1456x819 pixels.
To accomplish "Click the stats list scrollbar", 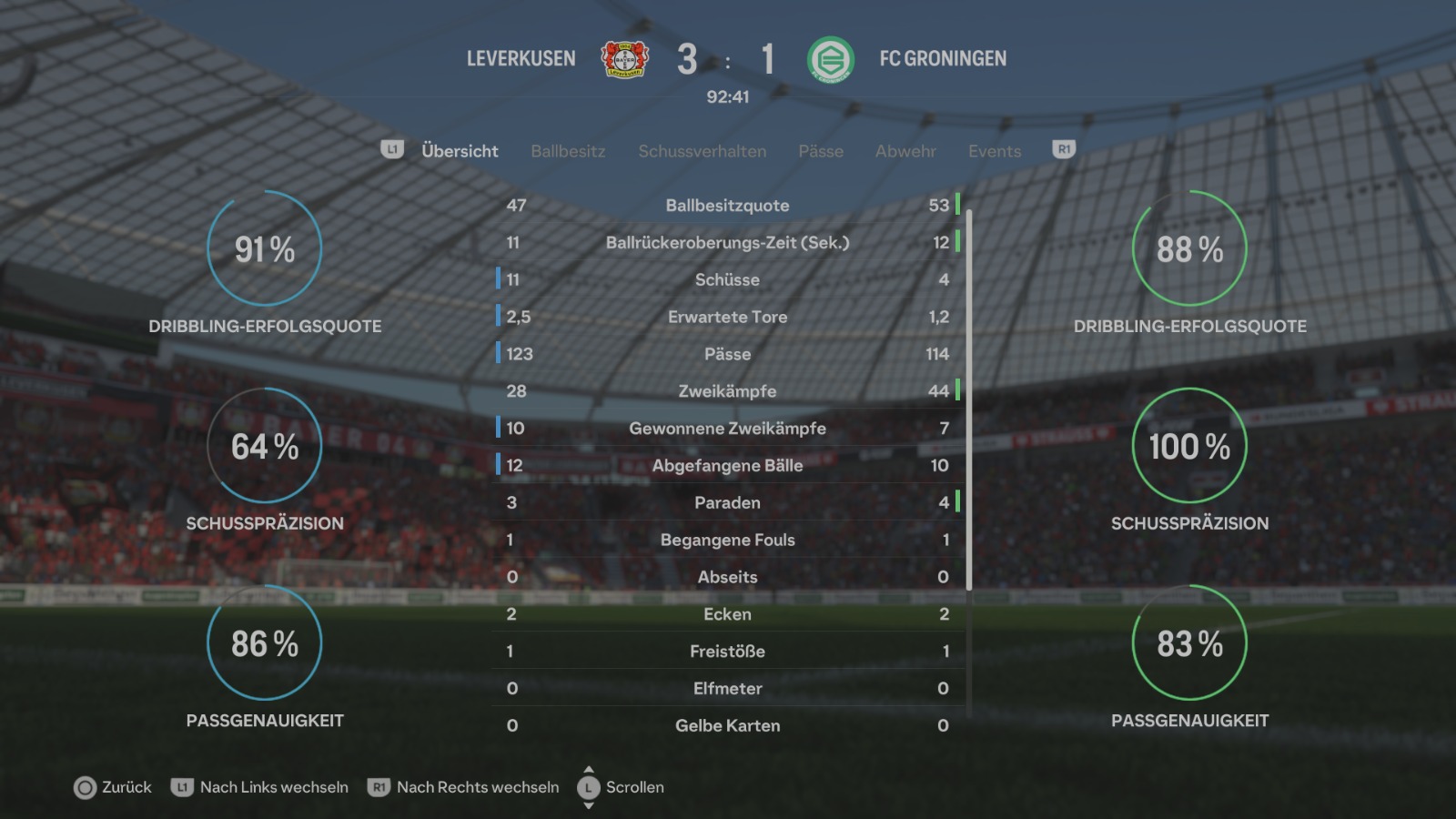I will [x=969, y=400].
